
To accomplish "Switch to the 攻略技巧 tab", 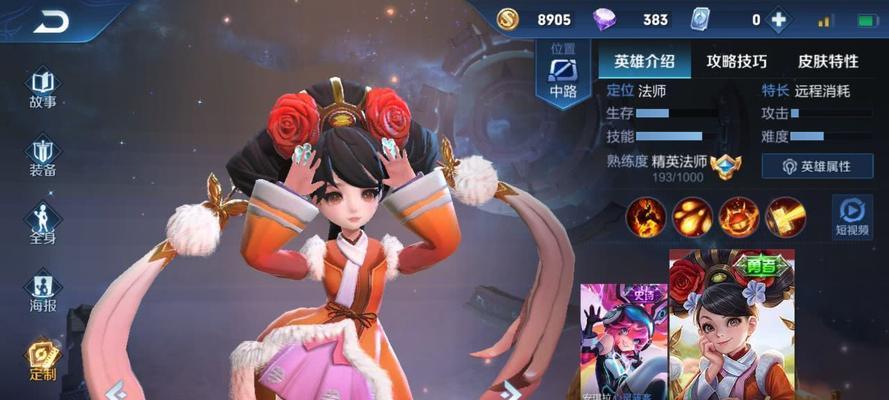I will pos(735,61).
